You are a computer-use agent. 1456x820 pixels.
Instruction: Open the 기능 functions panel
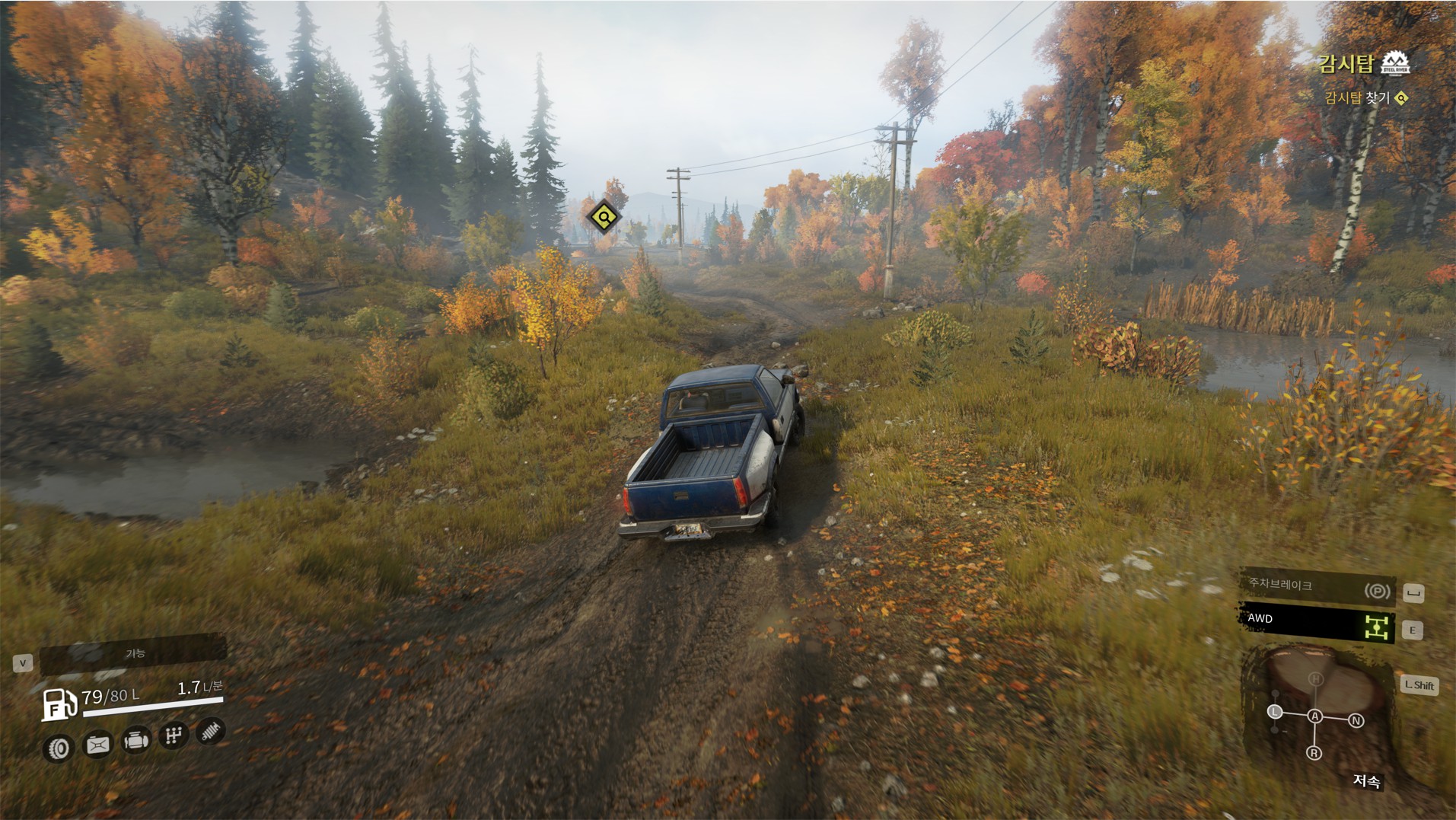click(134, 653)
